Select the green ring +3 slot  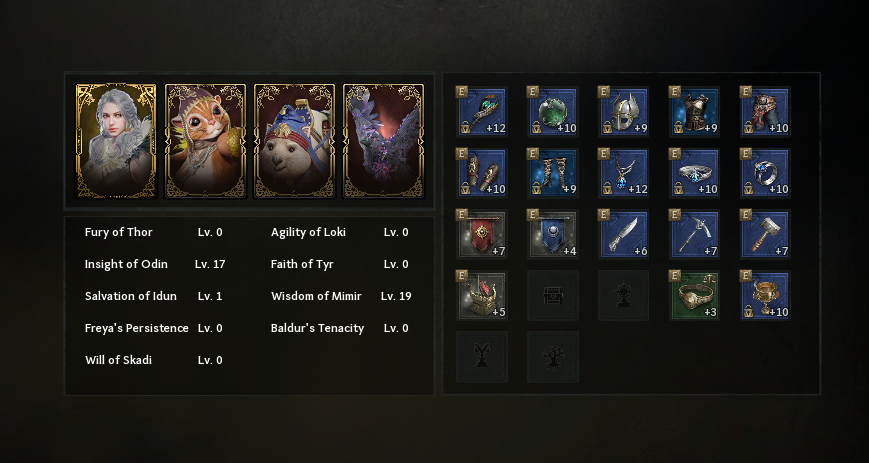click(x=695, y=296)
